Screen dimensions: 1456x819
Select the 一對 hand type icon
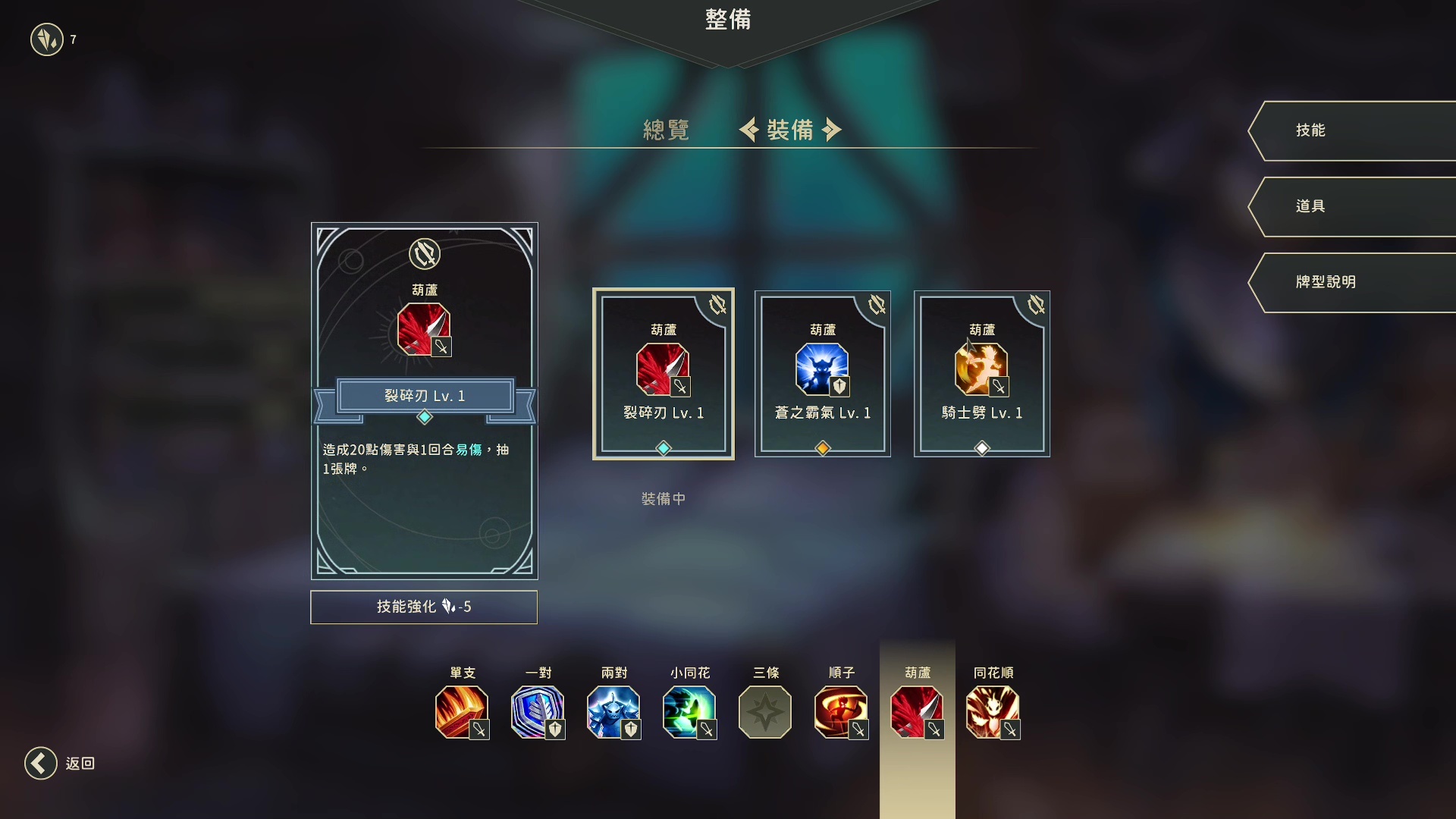(x=538, y=712)
